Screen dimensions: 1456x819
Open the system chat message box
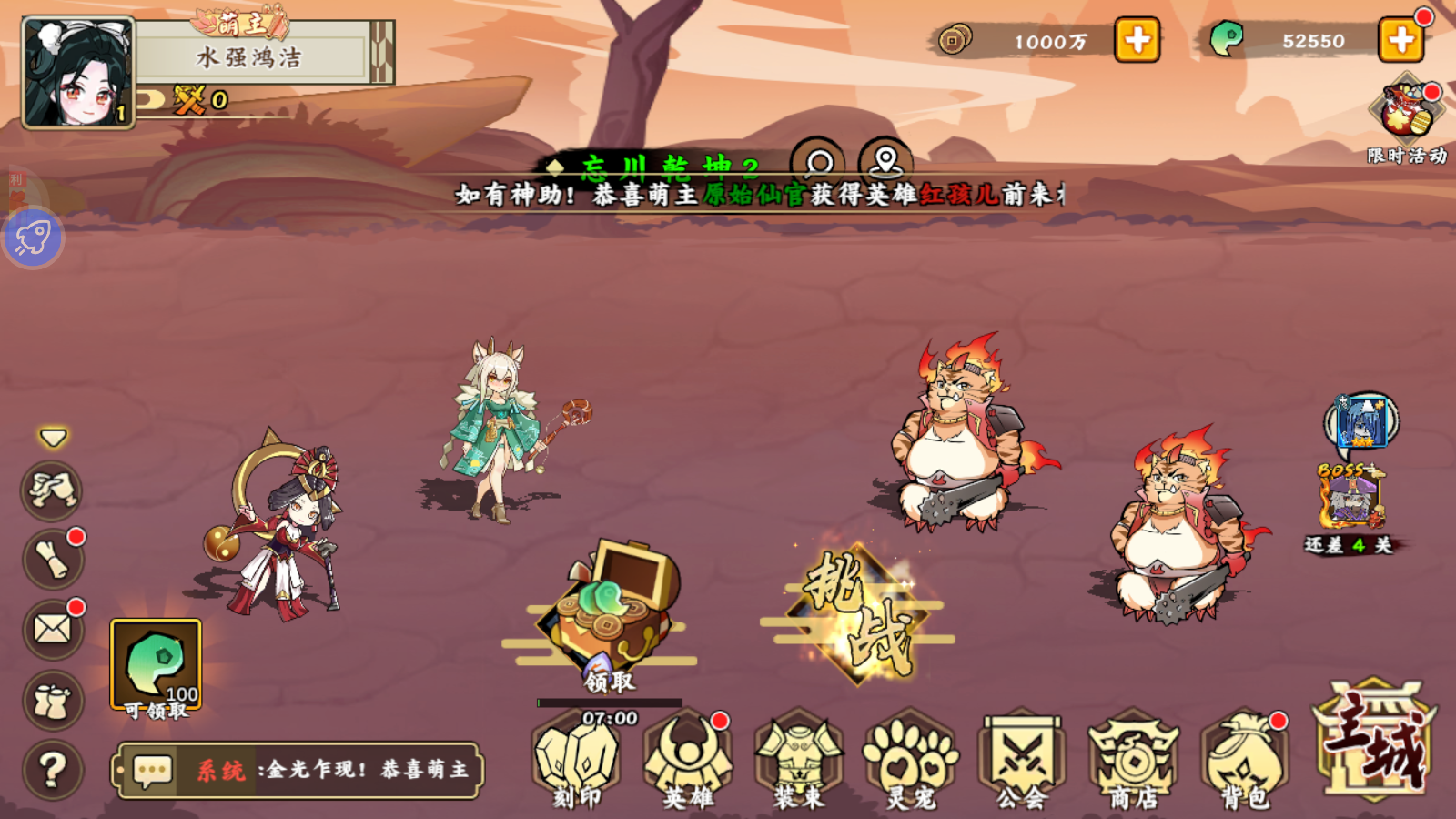(x=298, y=770)
